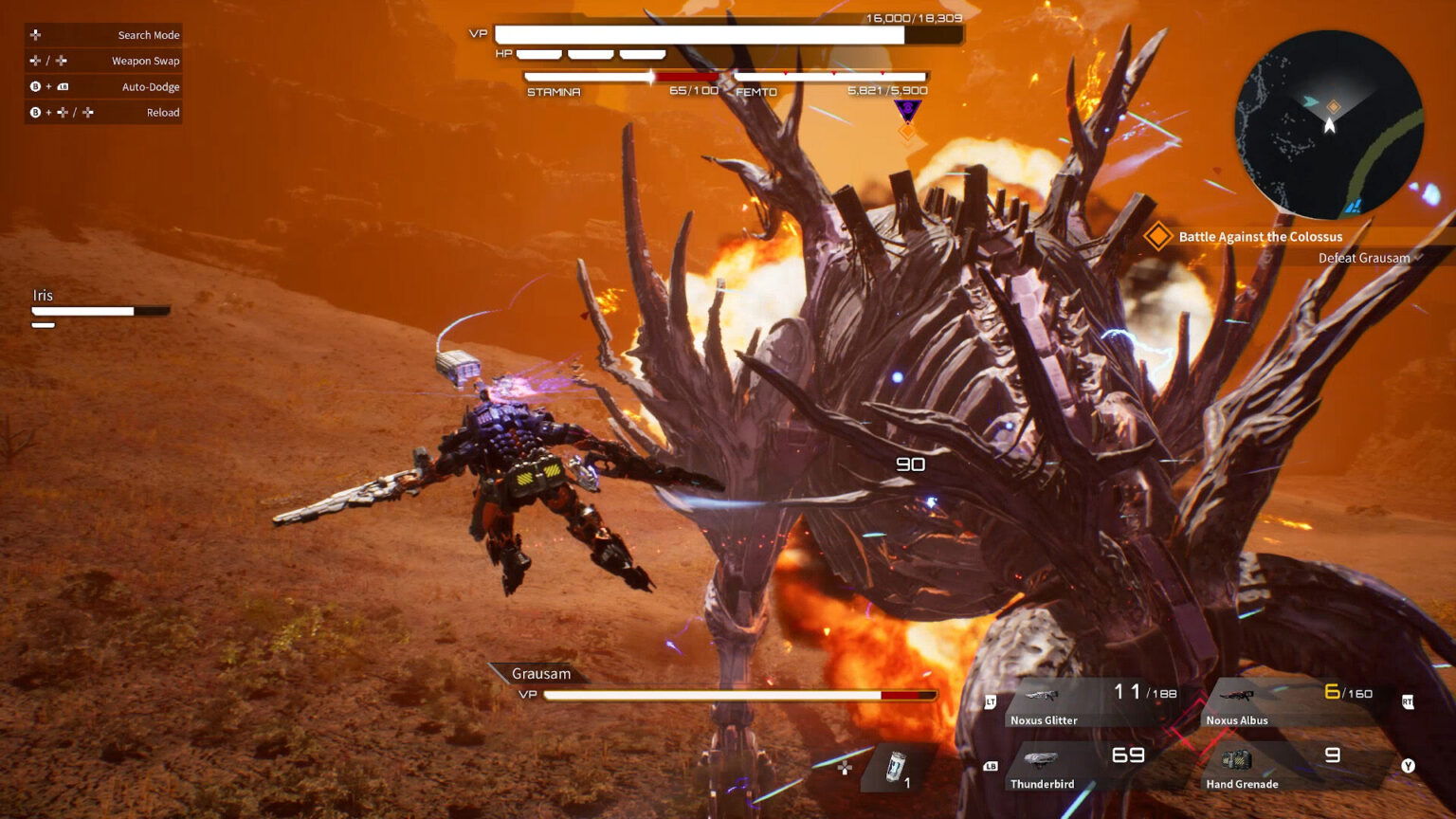Click the consumable item canister icon

pos(895,766)
